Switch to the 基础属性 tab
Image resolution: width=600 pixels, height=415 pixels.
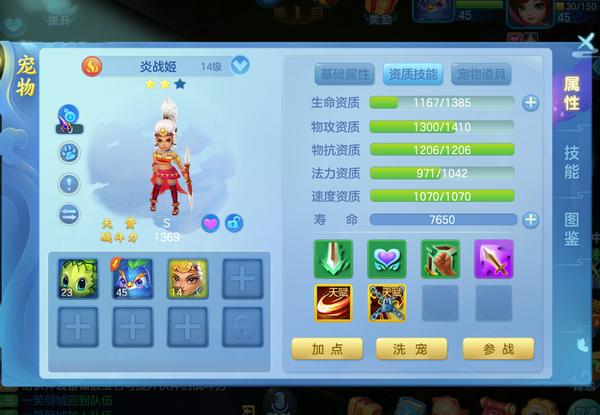(345, 73)
